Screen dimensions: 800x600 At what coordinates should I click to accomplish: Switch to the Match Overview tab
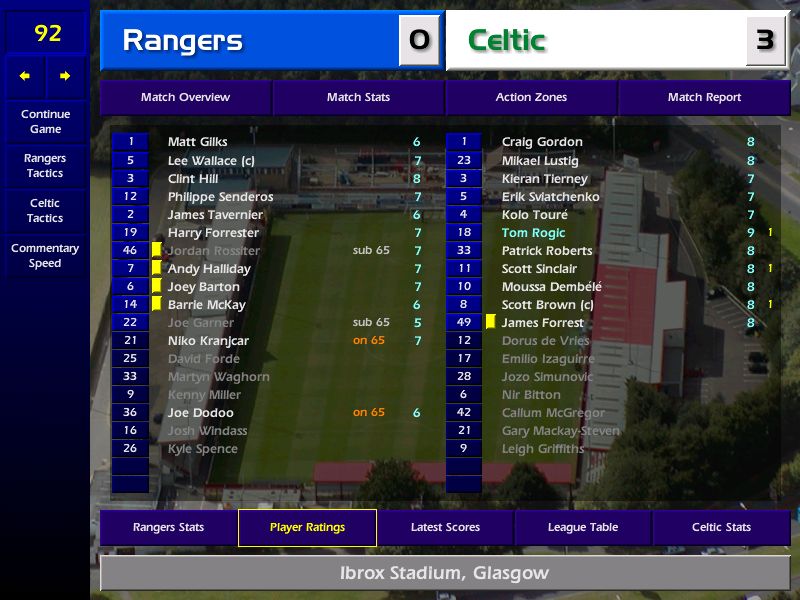tap(185, 98)
